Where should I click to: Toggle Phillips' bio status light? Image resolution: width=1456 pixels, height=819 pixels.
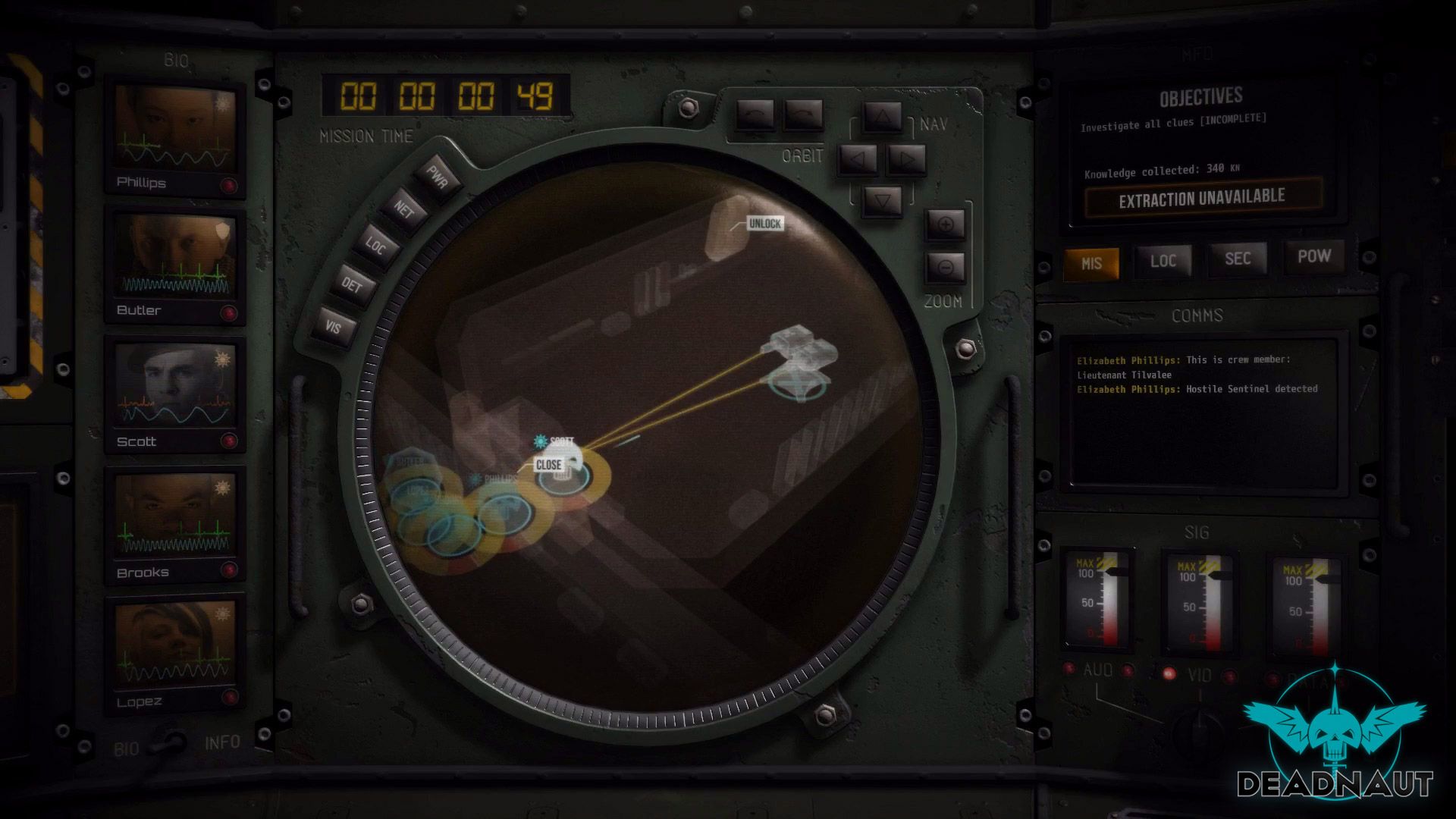(230, 185)
